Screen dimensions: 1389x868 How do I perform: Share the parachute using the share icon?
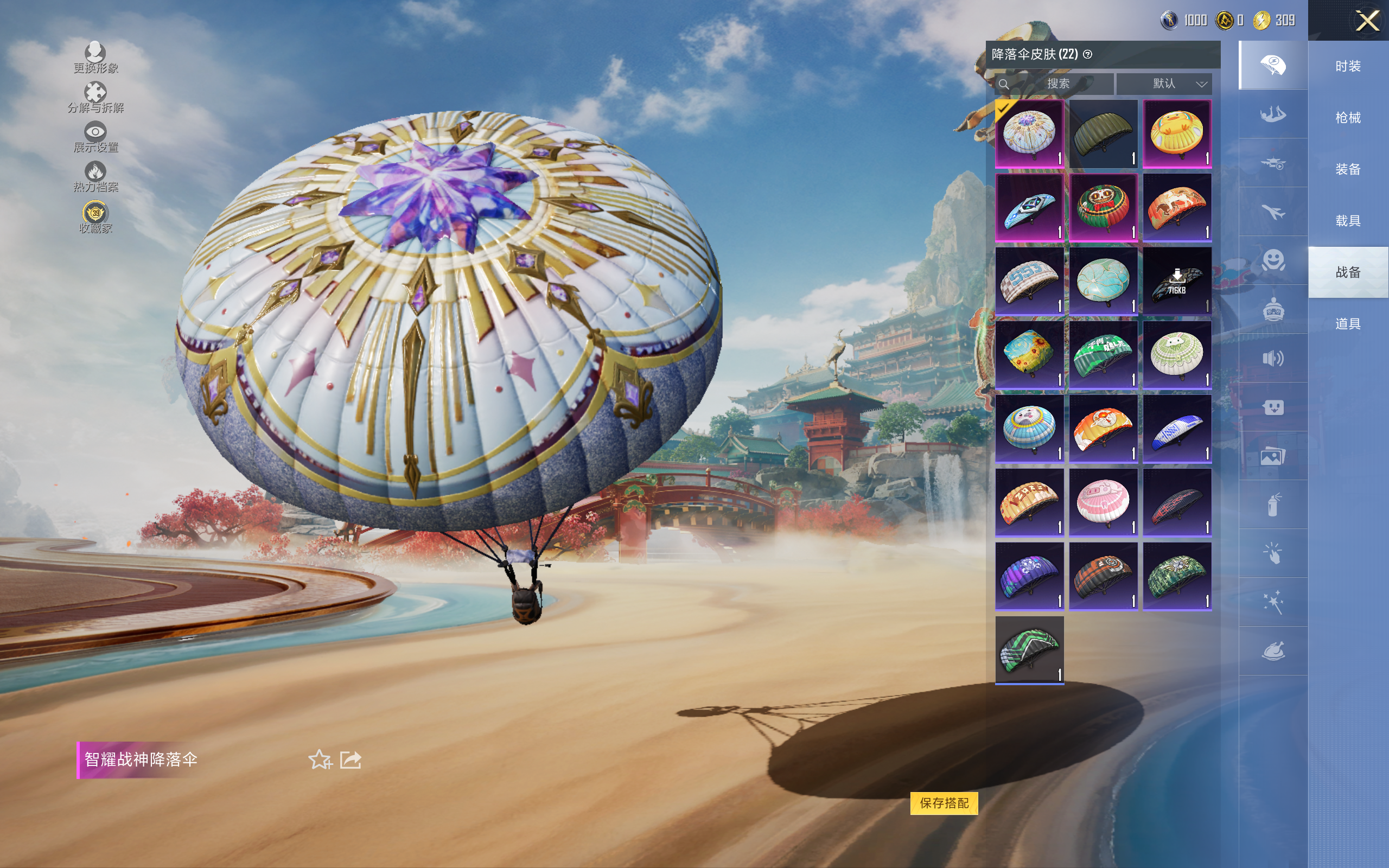pos(351,759)
